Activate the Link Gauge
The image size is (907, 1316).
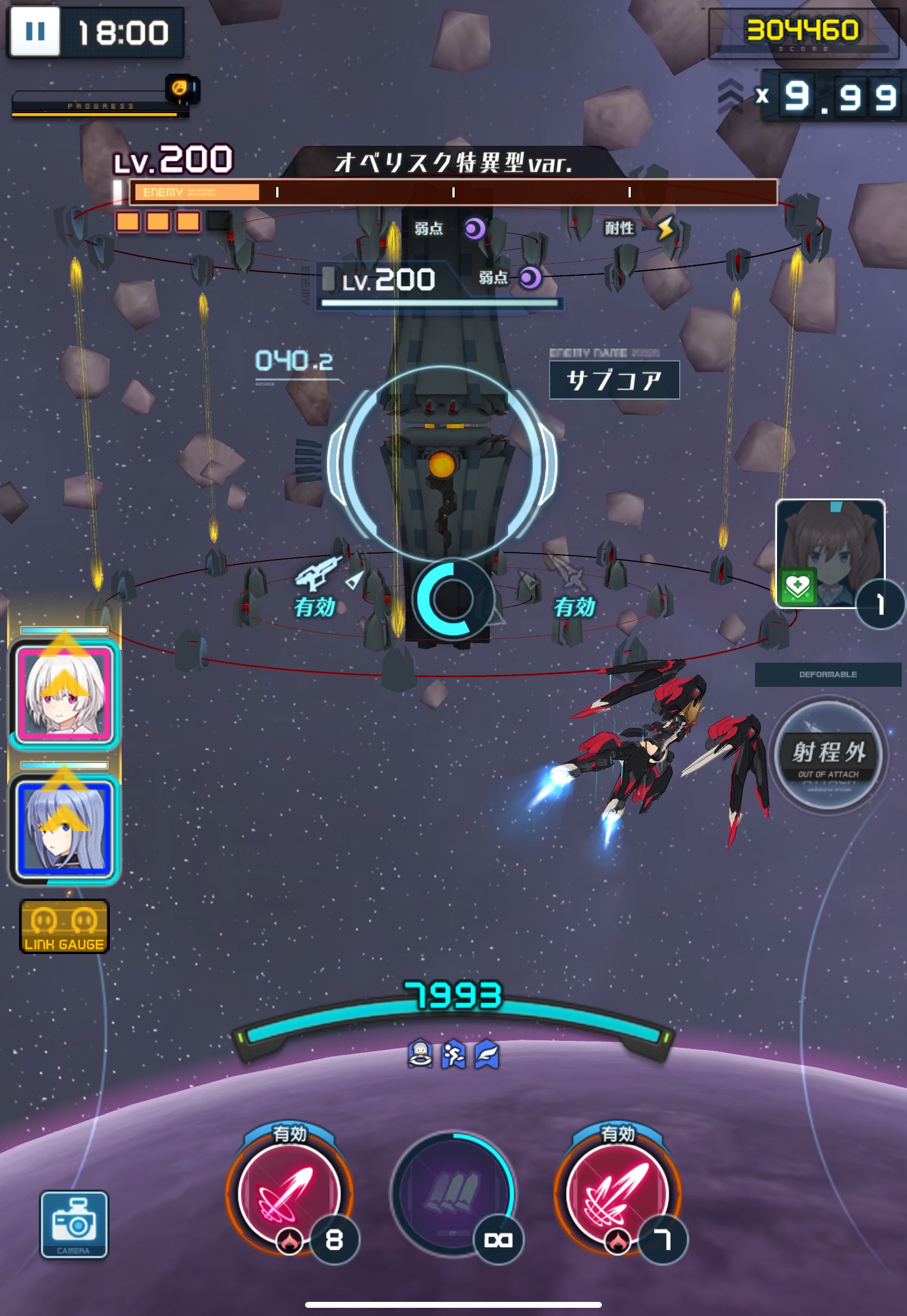(64, 926)
